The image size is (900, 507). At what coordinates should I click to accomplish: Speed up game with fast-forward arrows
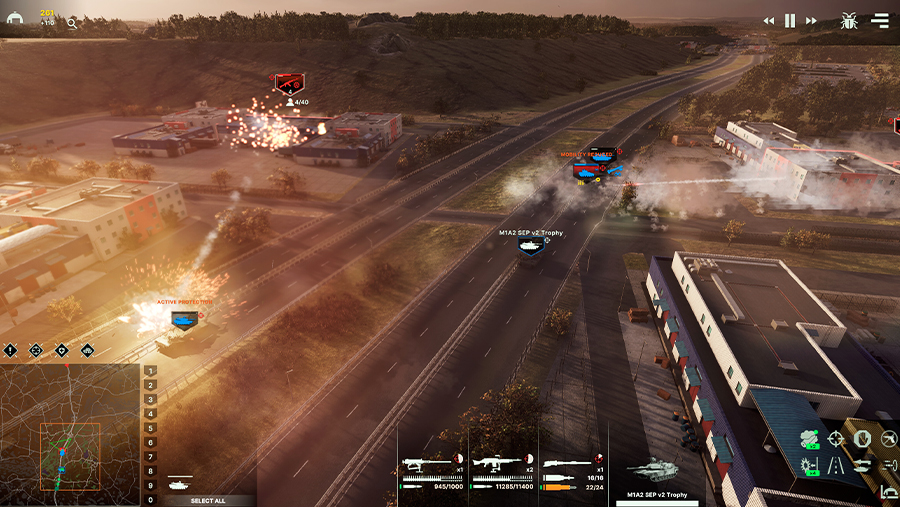[811, 20]
